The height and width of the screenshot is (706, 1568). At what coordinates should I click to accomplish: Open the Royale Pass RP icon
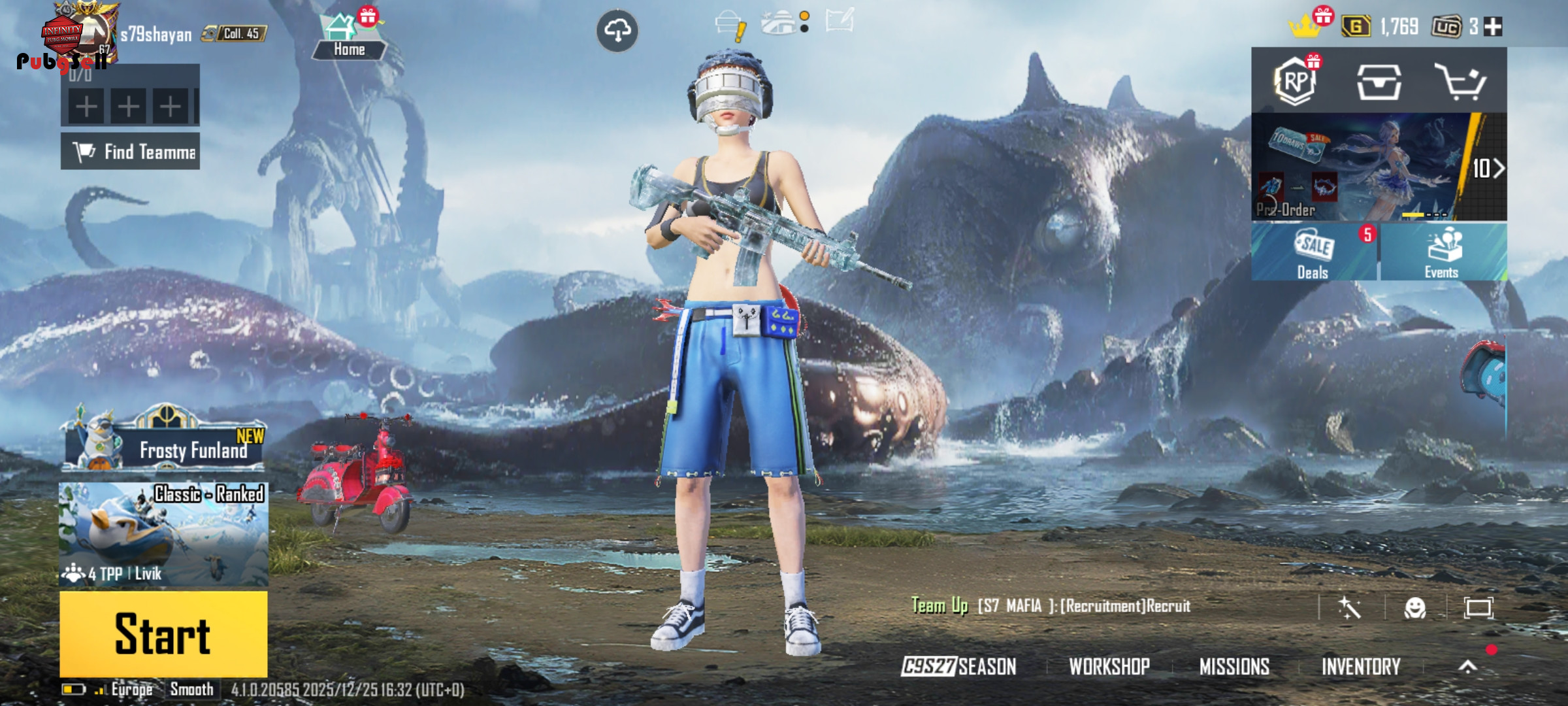pyautogui.click(x=1295, y=82)
